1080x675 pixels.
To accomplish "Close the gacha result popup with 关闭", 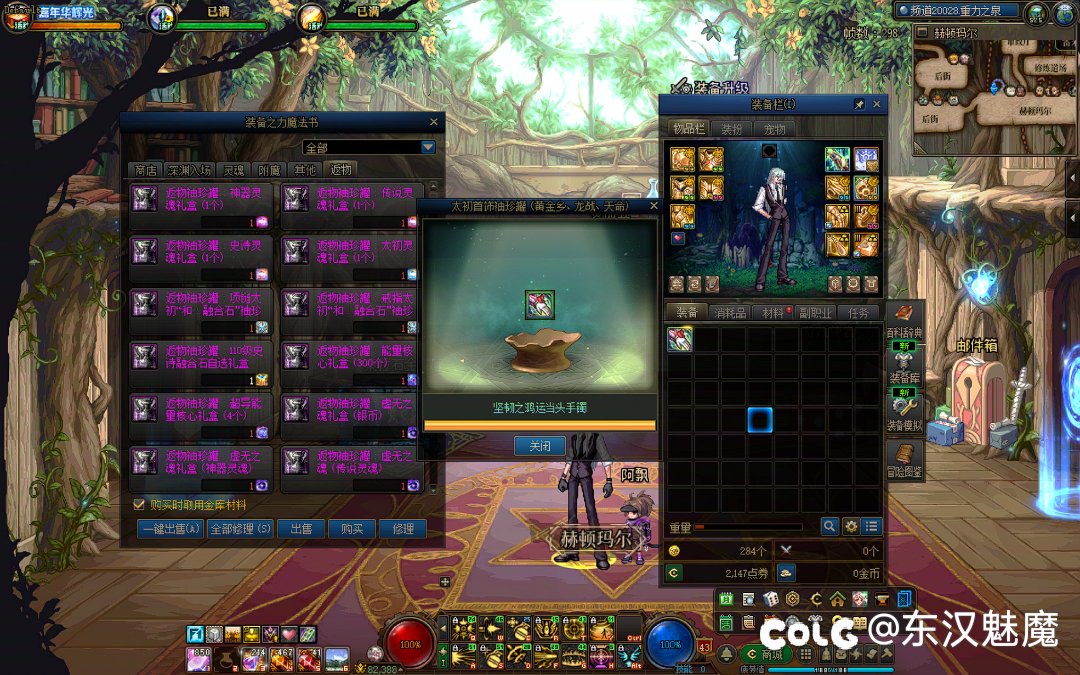I will (x=540, y=446).
